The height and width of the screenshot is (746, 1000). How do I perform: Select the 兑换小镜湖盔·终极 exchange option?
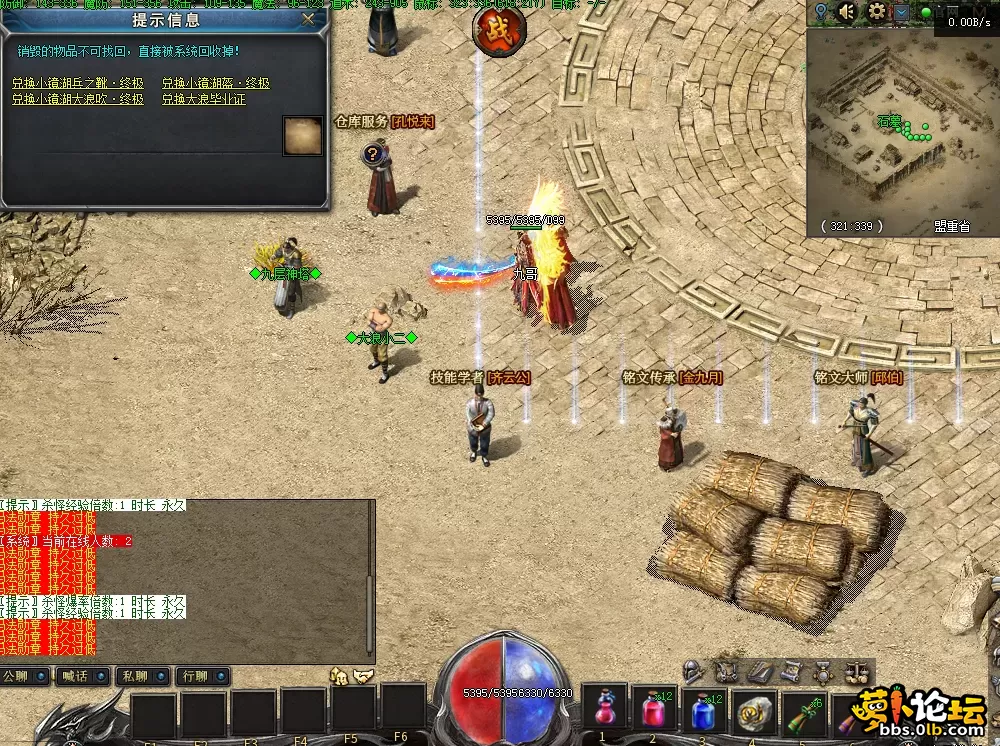click(216, 84)
